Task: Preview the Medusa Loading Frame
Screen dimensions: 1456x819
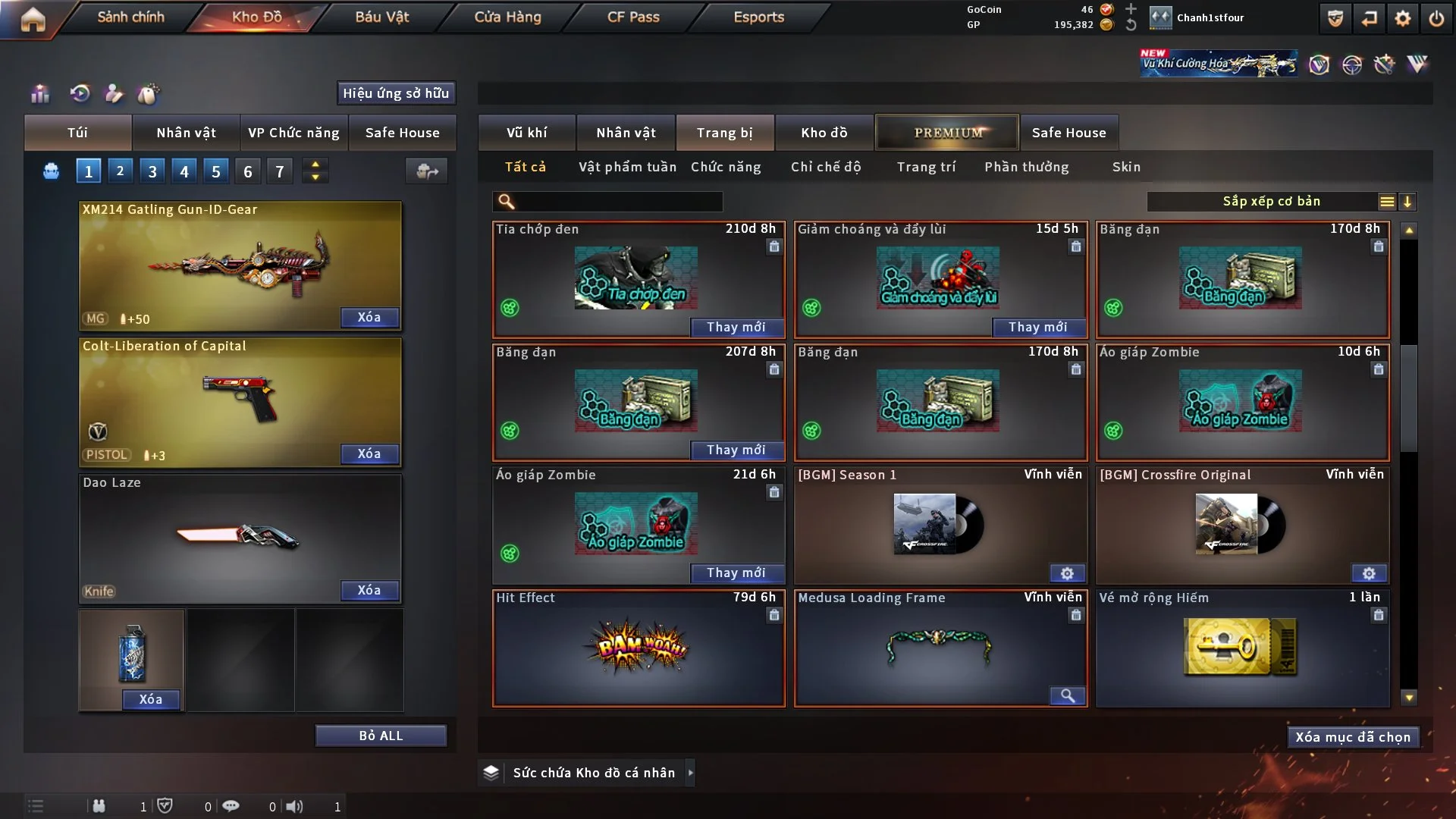Action: click(1067, 696)
